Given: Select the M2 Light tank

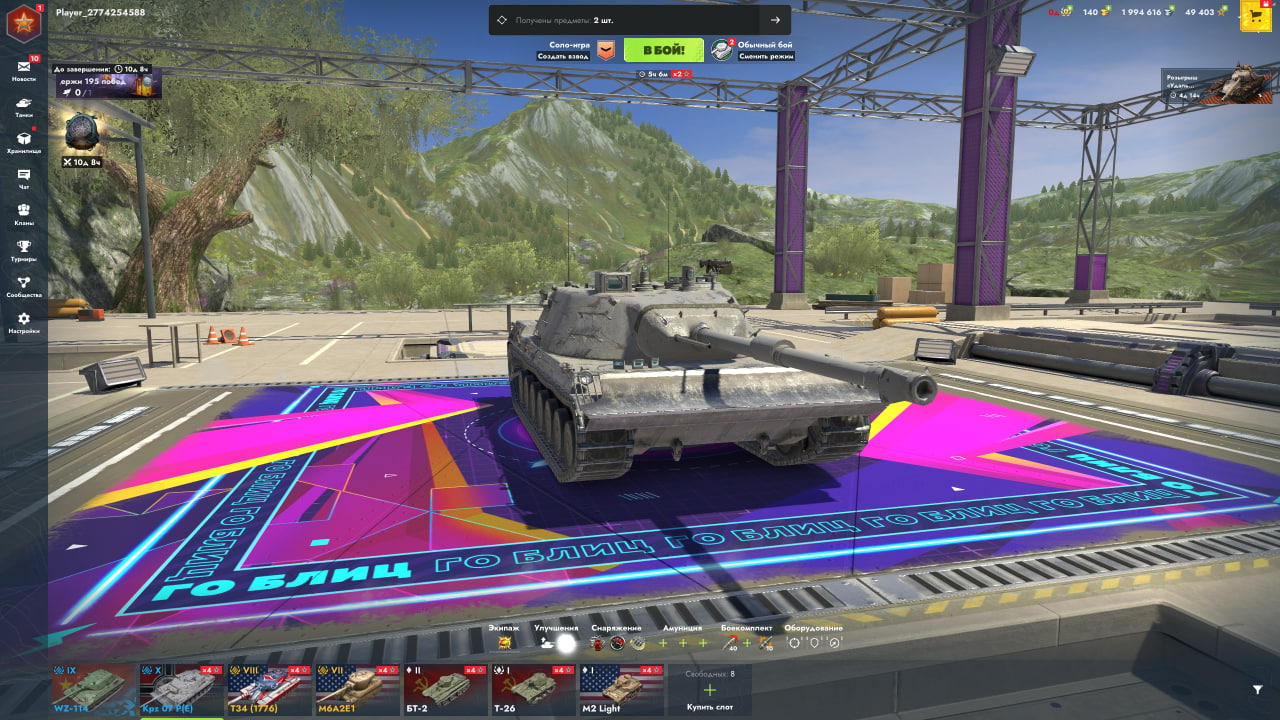Looking at the screenshot, I should coord(621,689).
